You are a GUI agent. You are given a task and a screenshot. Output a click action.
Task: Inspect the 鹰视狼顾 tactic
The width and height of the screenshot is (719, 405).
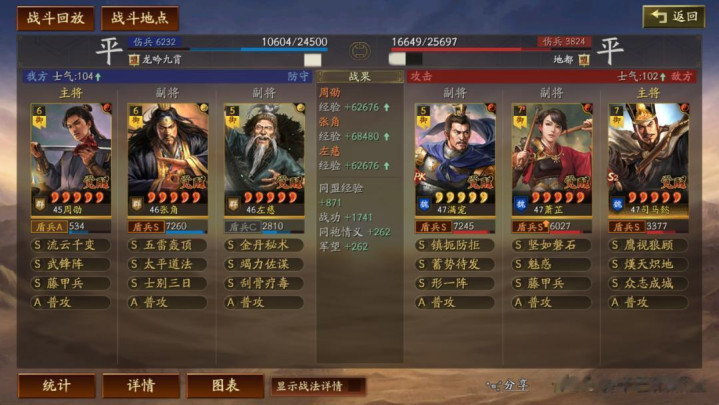[x=647, y=245]
